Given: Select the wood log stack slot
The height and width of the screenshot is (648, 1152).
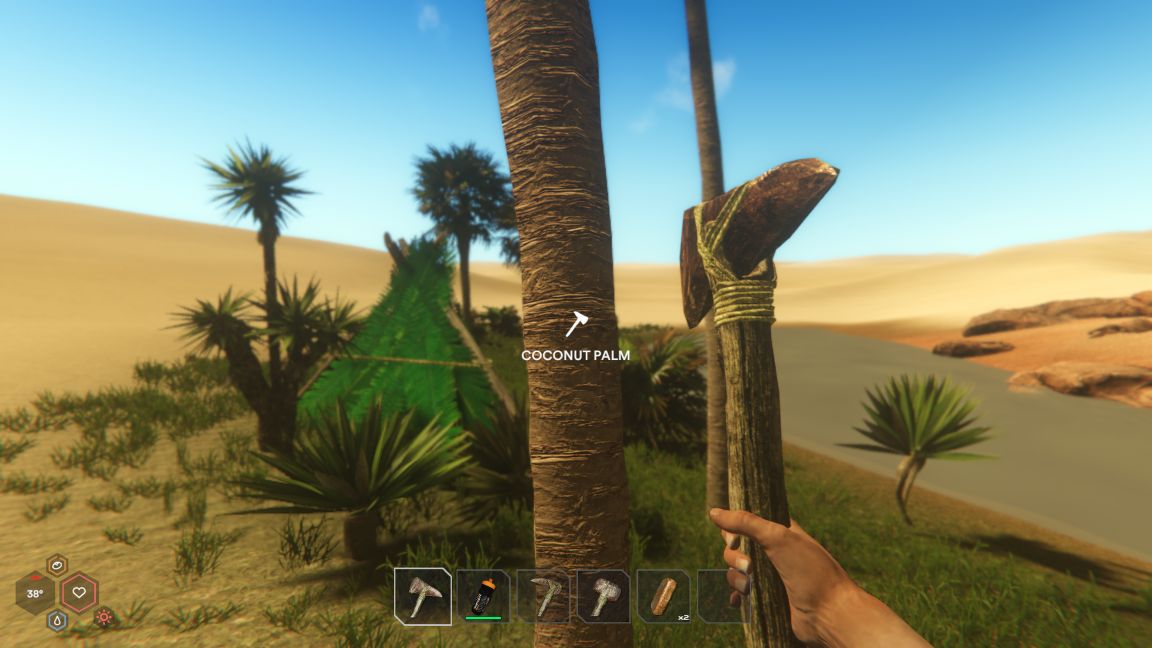Looking at the screenshot, I should pyautogui.click(x=662, y=596).
